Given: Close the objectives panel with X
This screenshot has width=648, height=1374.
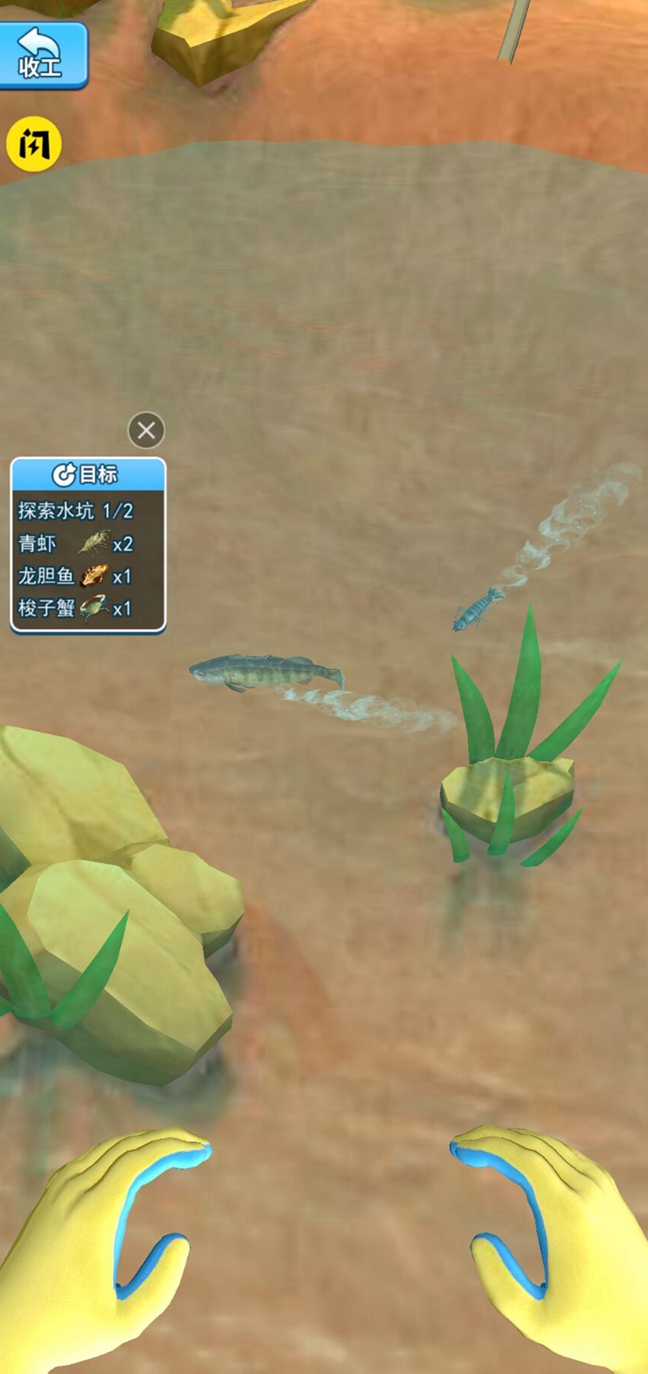Looking at the screenshot, I should click(x=146, y=431).
